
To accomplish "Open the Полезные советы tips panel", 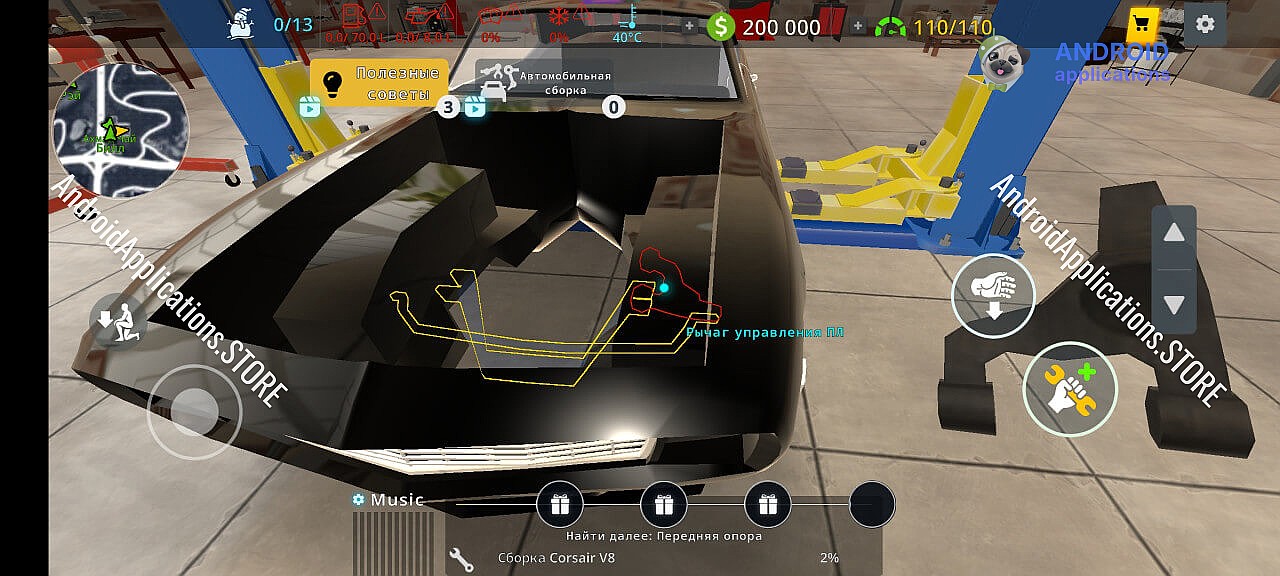I will tap(377, 82).
